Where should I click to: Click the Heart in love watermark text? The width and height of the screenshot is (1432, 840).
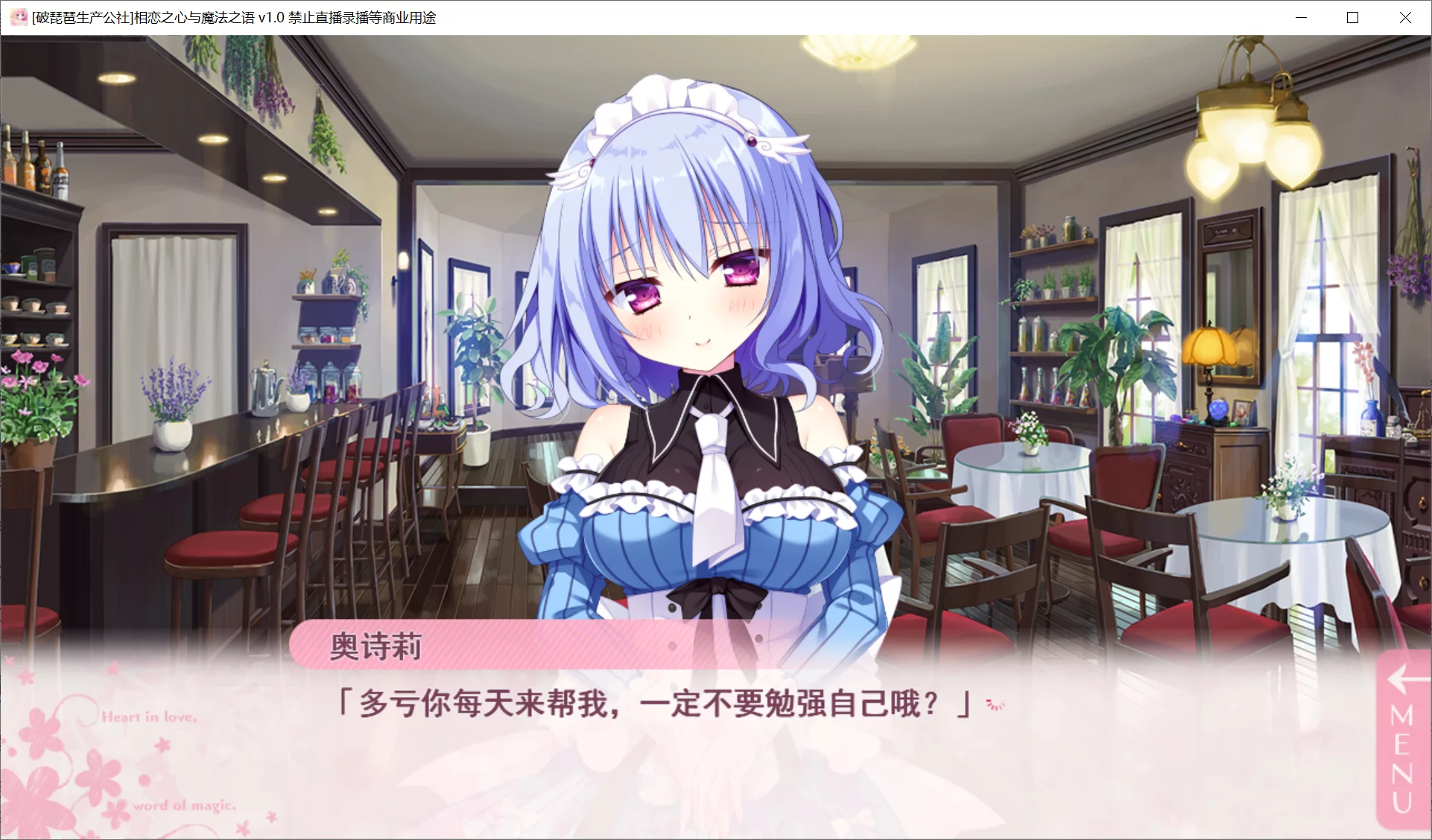tap(148, 719)
